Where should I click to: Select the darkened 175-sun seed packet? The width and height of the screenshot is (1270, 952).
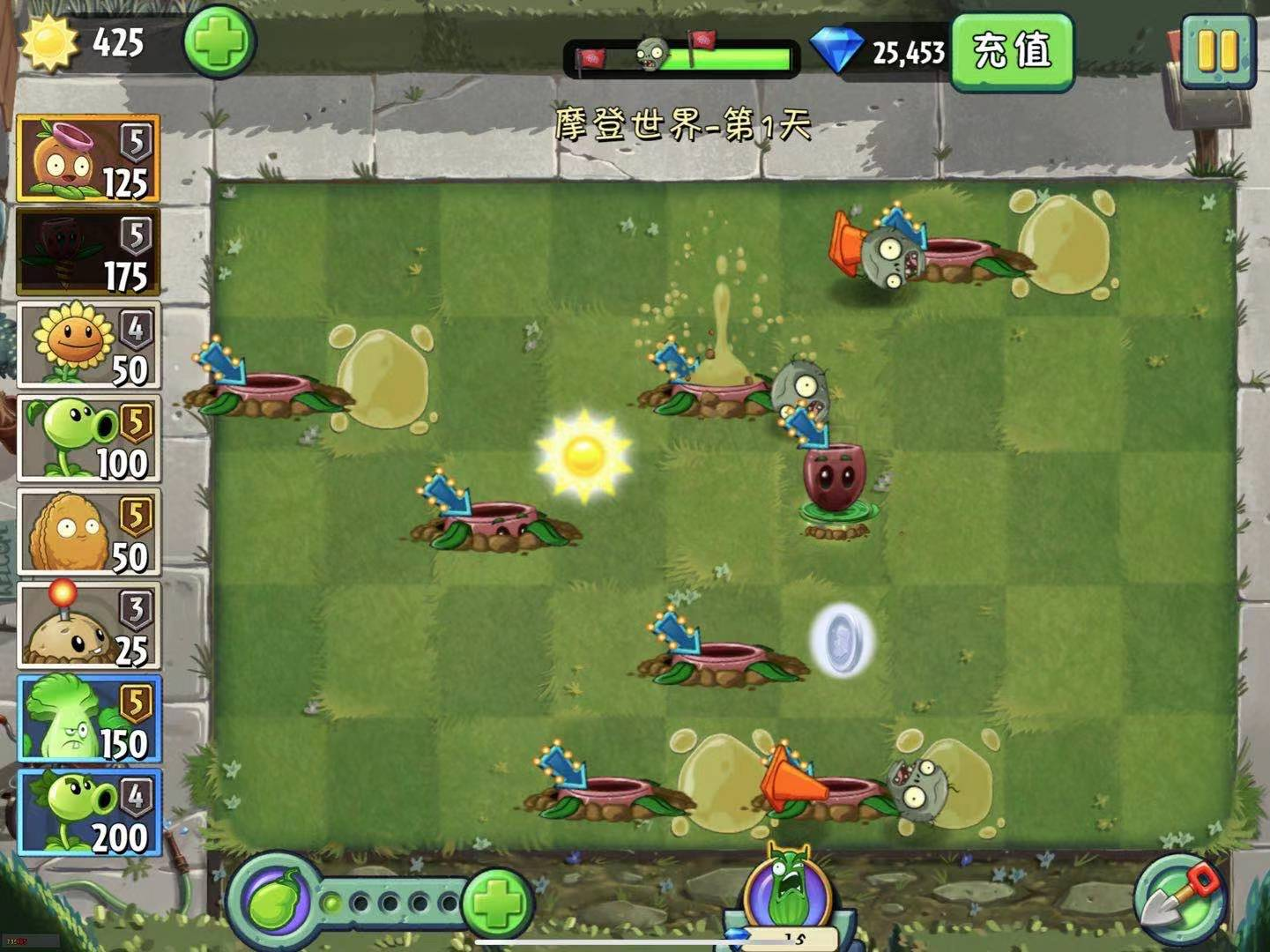(88, 252)
